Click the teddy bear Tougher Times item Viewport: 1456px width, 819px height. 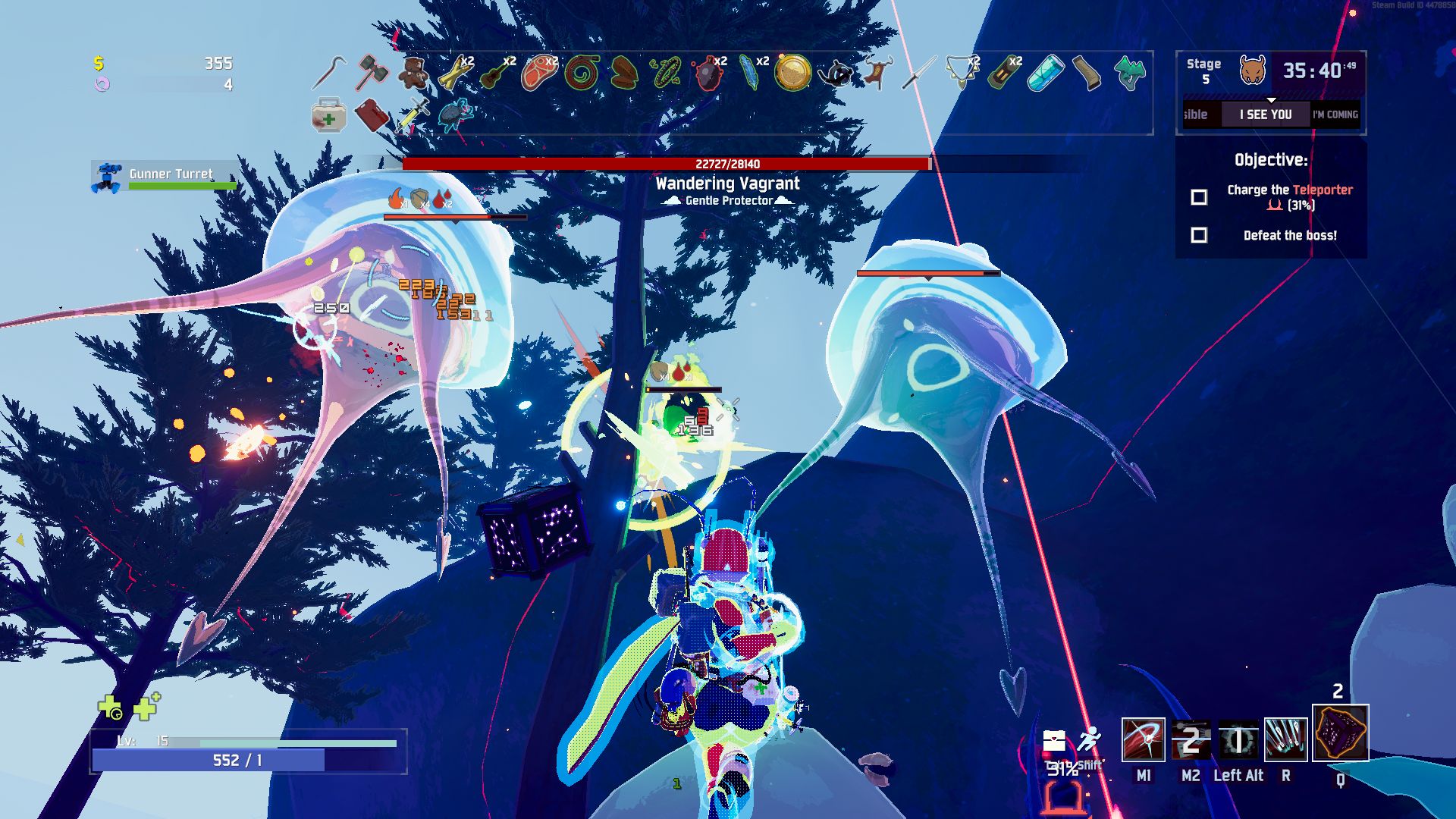point(414,73)
